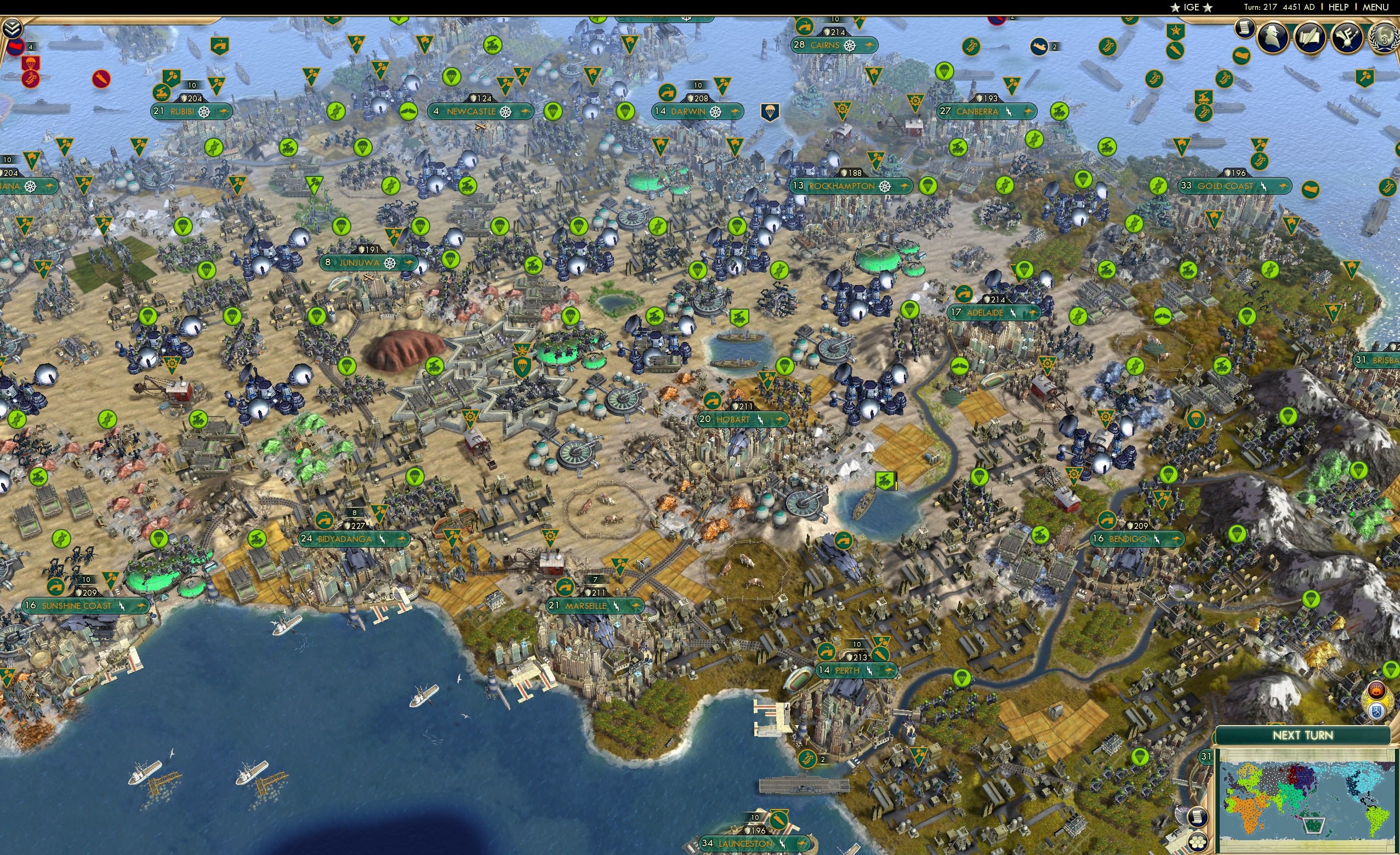
Task: Open the Diplomacy overview scroll-and-quill icon
Action: pos(1311,36)
